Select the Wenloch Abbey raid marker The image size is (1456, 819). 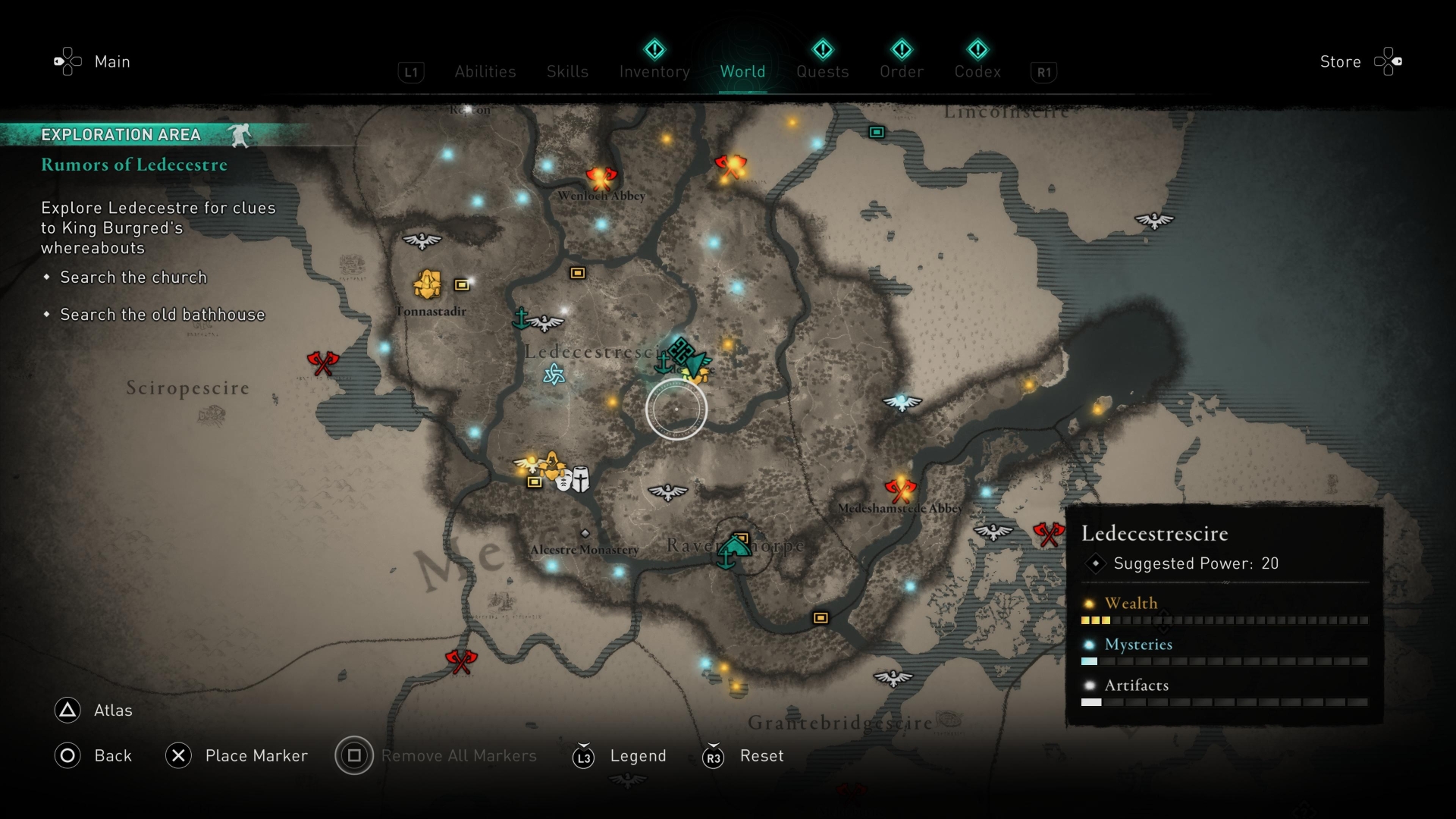pyautogui.click(x=601, y=178)
